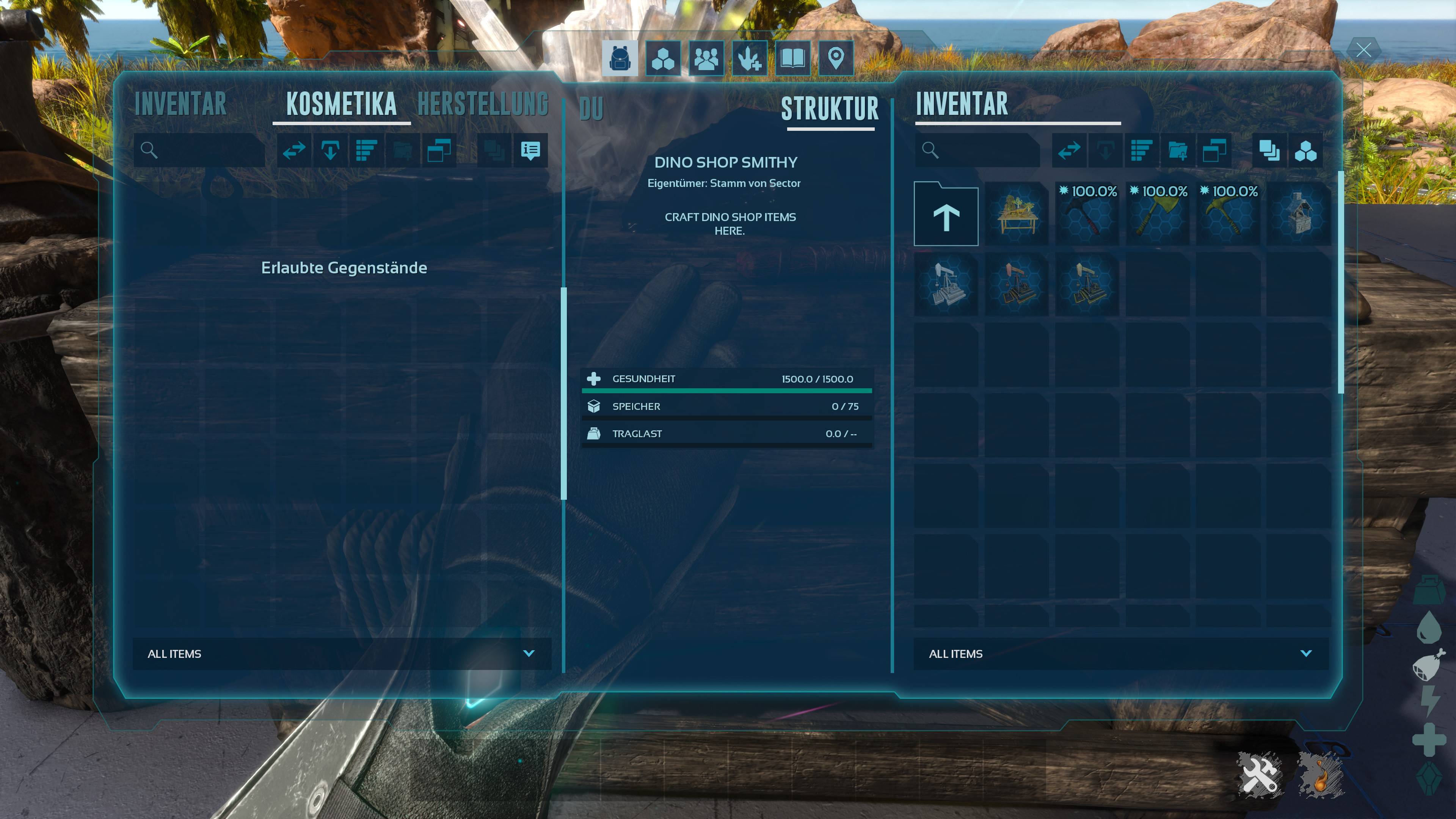Select the Kosmetika tab
Screen dimensions: 1456x819
tap(341, 105)
